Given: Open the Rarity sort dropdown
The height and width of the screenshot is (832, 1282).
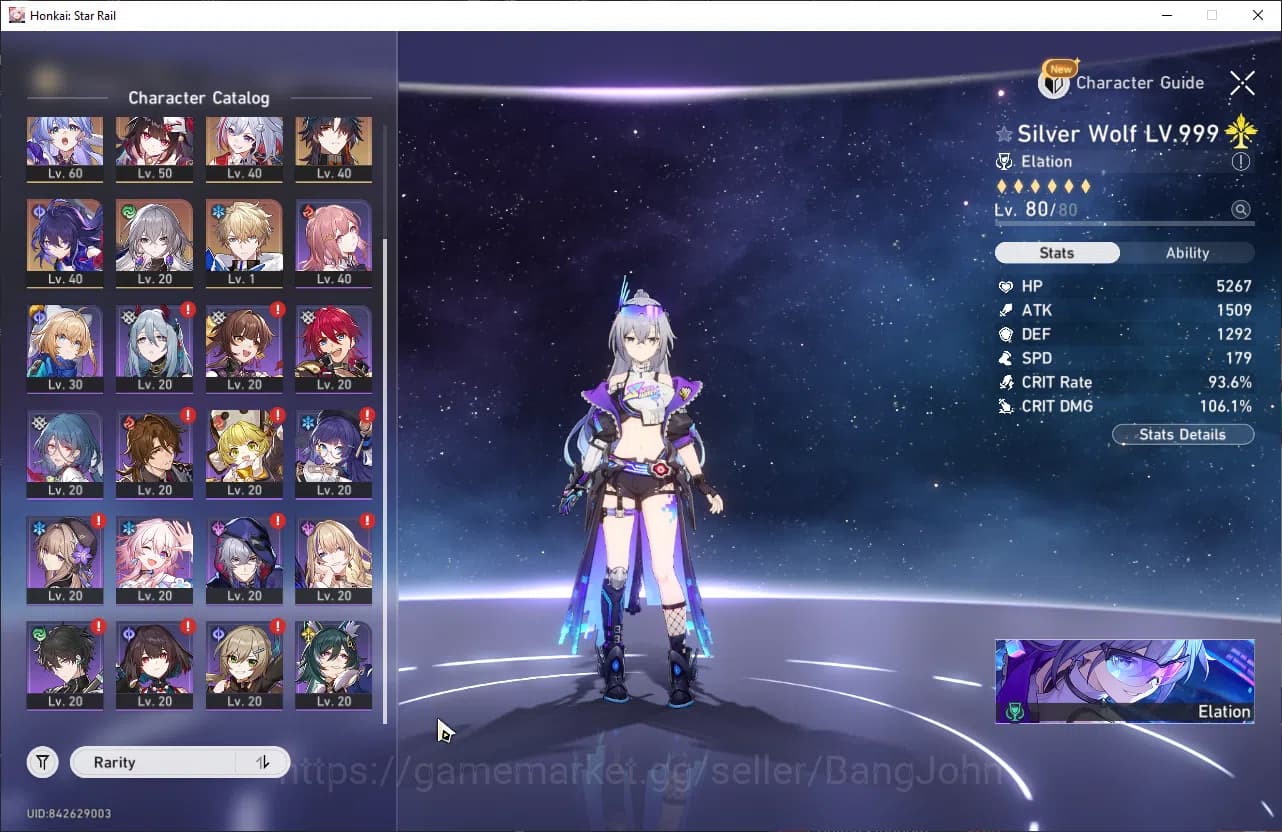Looking at the screenshot, I should (150, 762).
